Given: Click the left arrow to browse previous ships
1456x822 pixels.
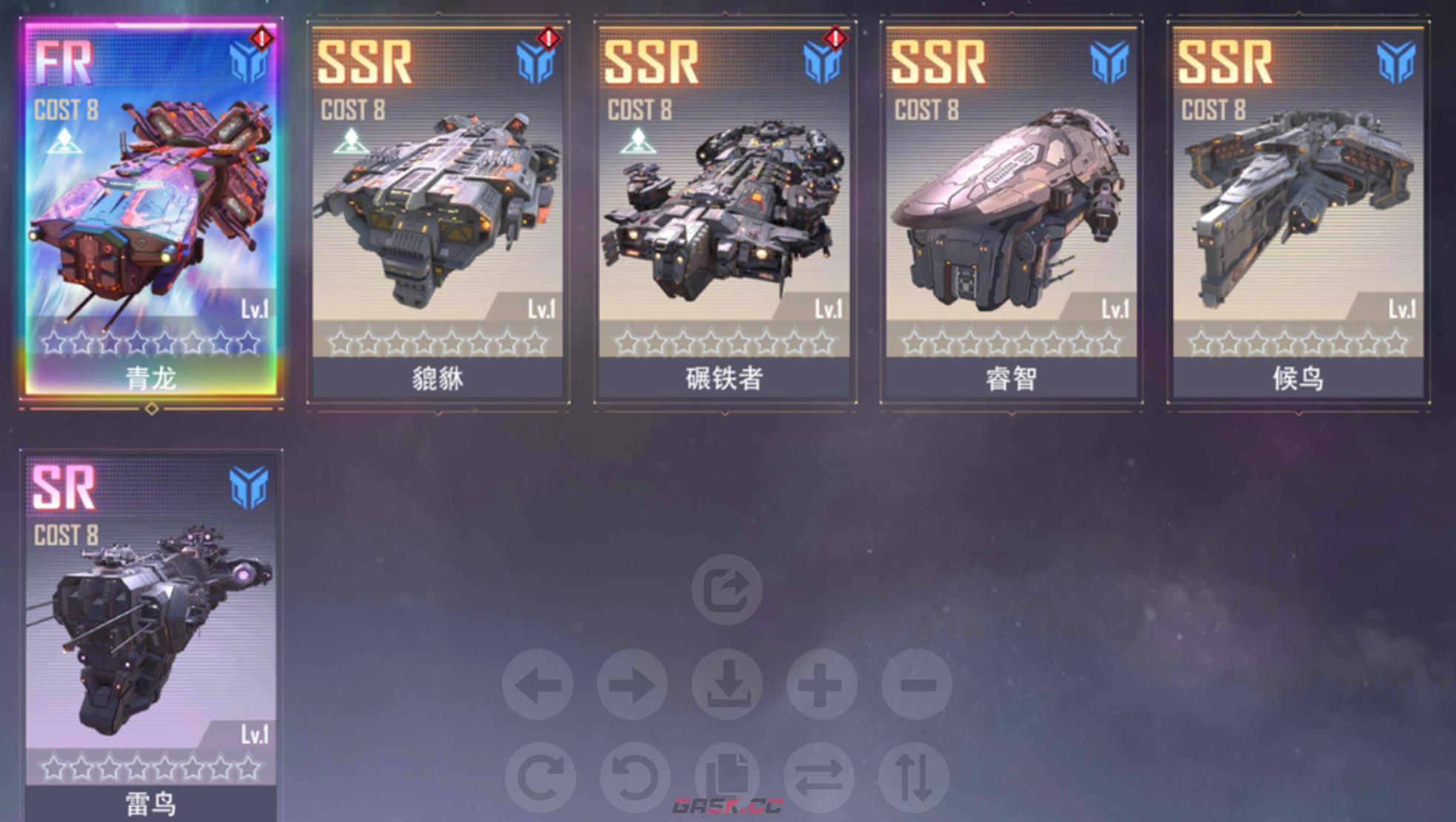Looking at the screenshot, I should tap(541, 685).
